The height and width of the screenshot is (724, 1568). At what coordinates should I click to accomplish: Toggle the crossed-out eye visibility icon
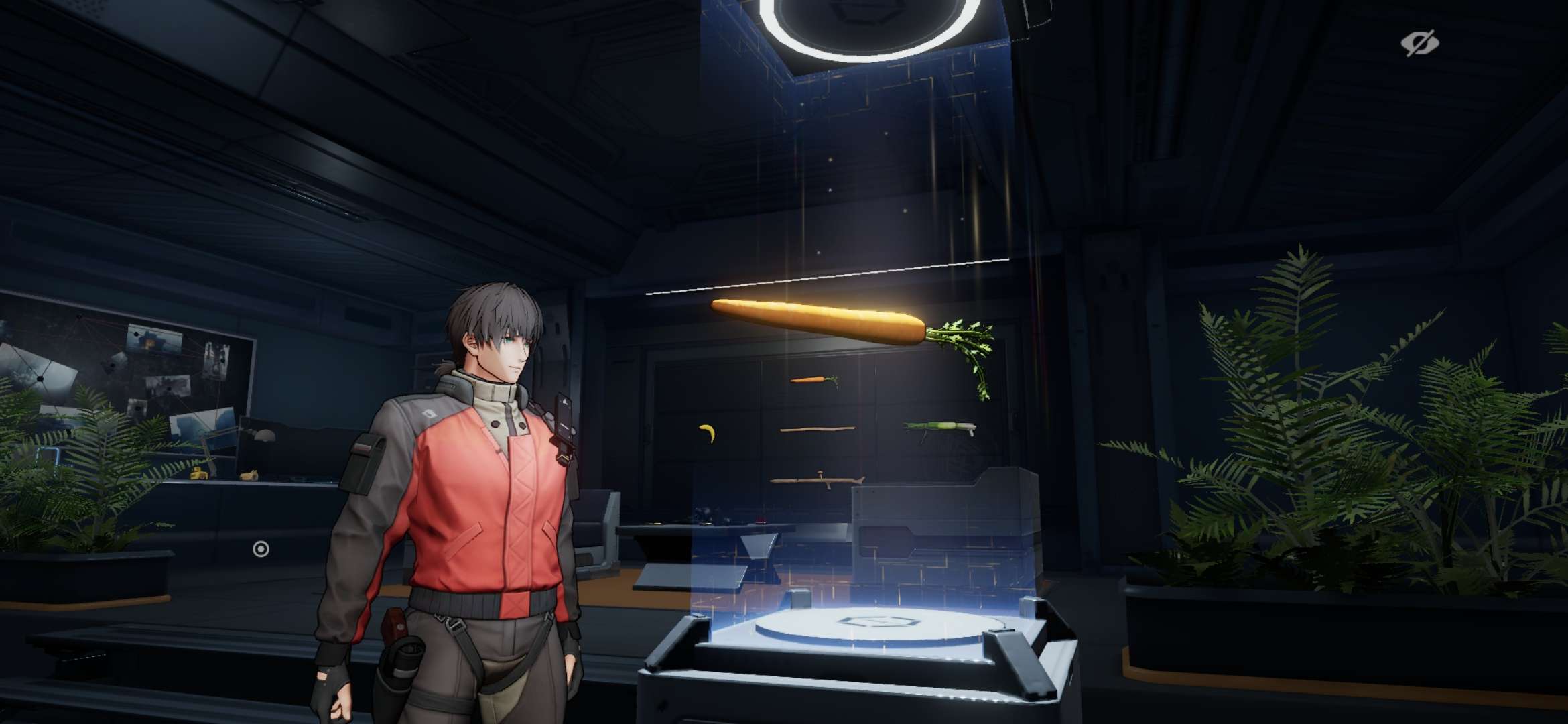pyautogui.click(x=1419, y=44)
